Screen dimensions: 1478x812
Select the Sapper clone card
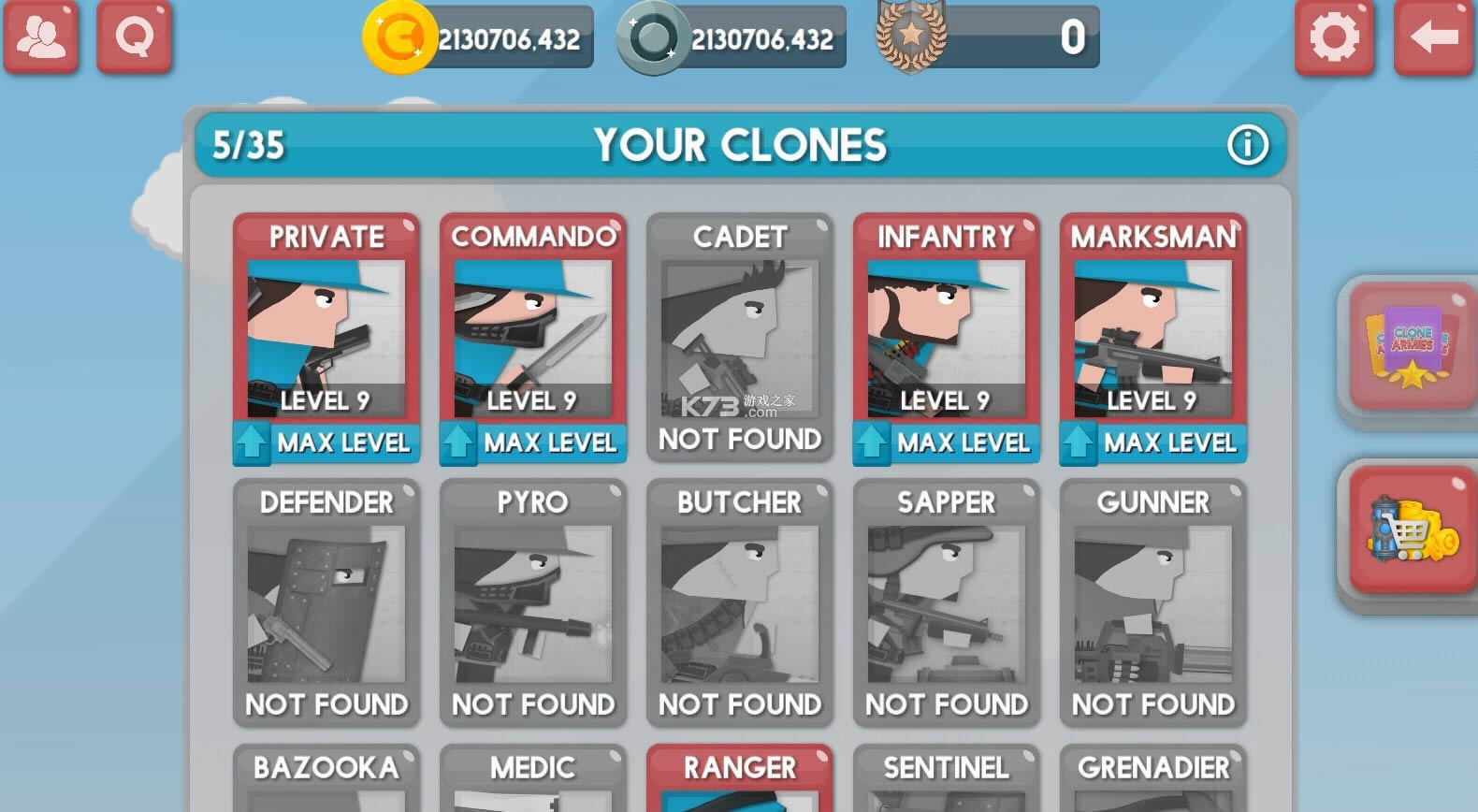coord(946,603)
